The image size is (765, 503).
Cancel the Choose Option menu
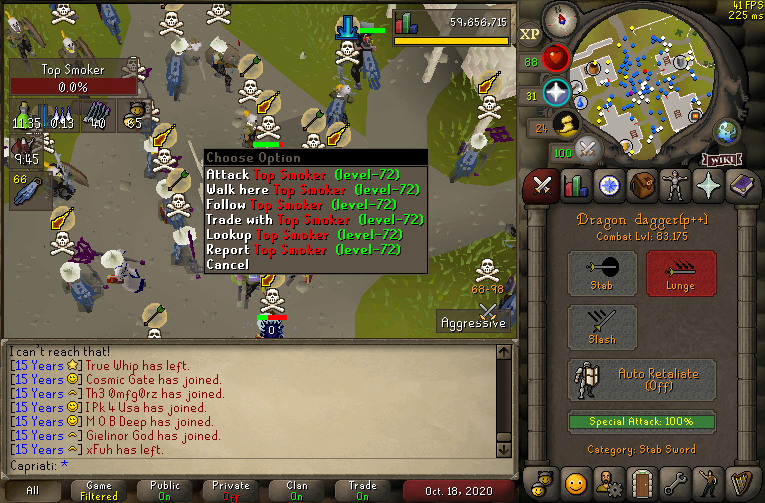pos(227,264)
